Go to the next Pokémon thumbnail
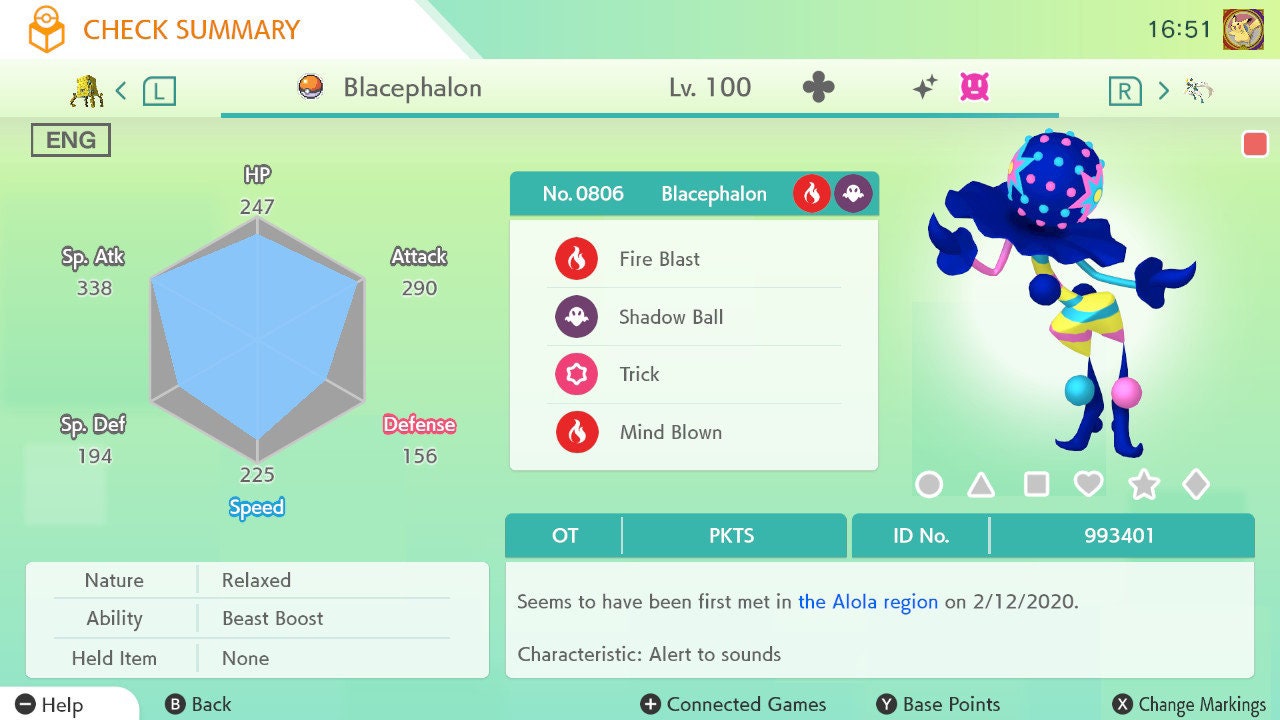Image resolution: width=1280 pixels, height=720 pixels. click(x=1199, y=91)
